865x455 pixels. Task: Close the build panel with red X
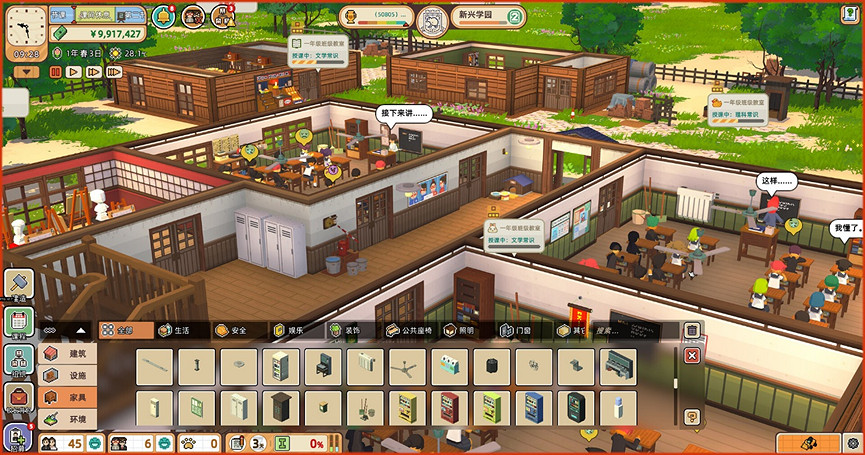click(x=692, y=355)
